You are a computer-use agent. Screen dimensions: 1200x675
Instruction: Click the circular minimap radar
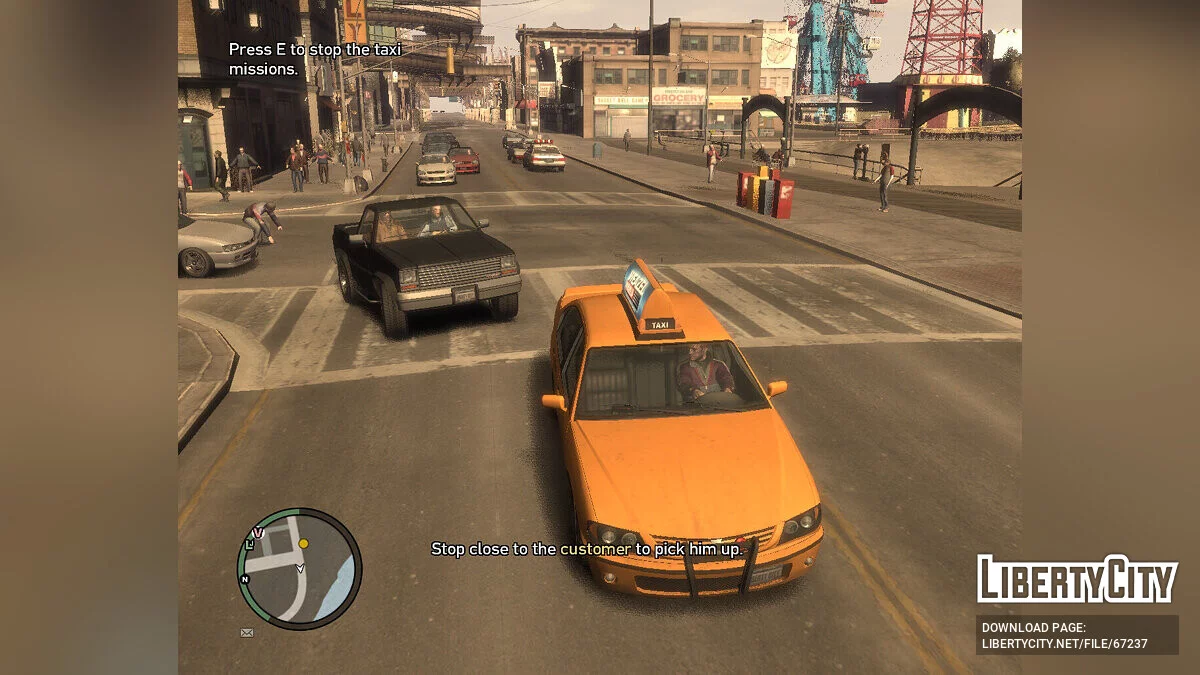pyautogui.click(x=299, y=568)
